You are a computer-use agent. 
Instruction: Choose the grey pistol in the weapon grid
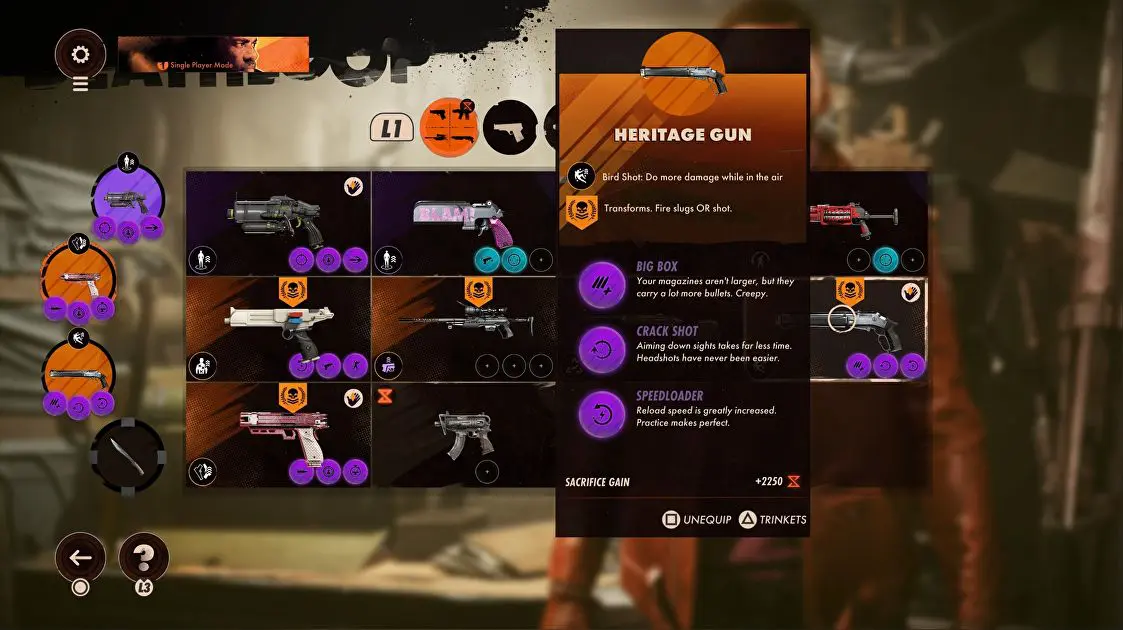coord(278,223)
